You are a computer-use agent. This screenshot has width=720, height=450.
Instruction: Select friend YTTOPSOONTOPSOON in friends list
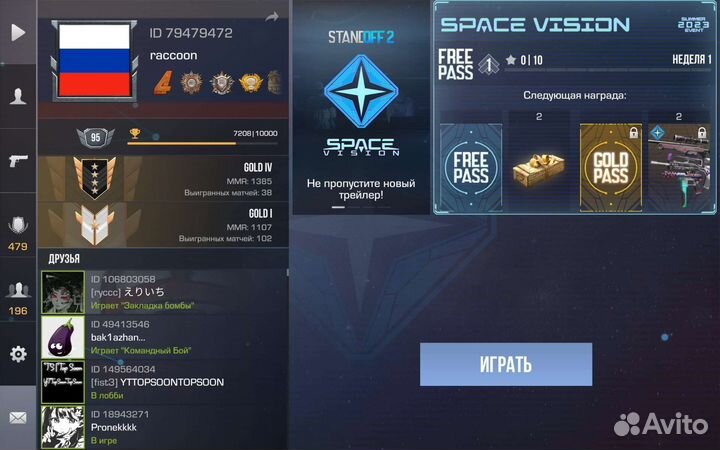coord(163,381)
